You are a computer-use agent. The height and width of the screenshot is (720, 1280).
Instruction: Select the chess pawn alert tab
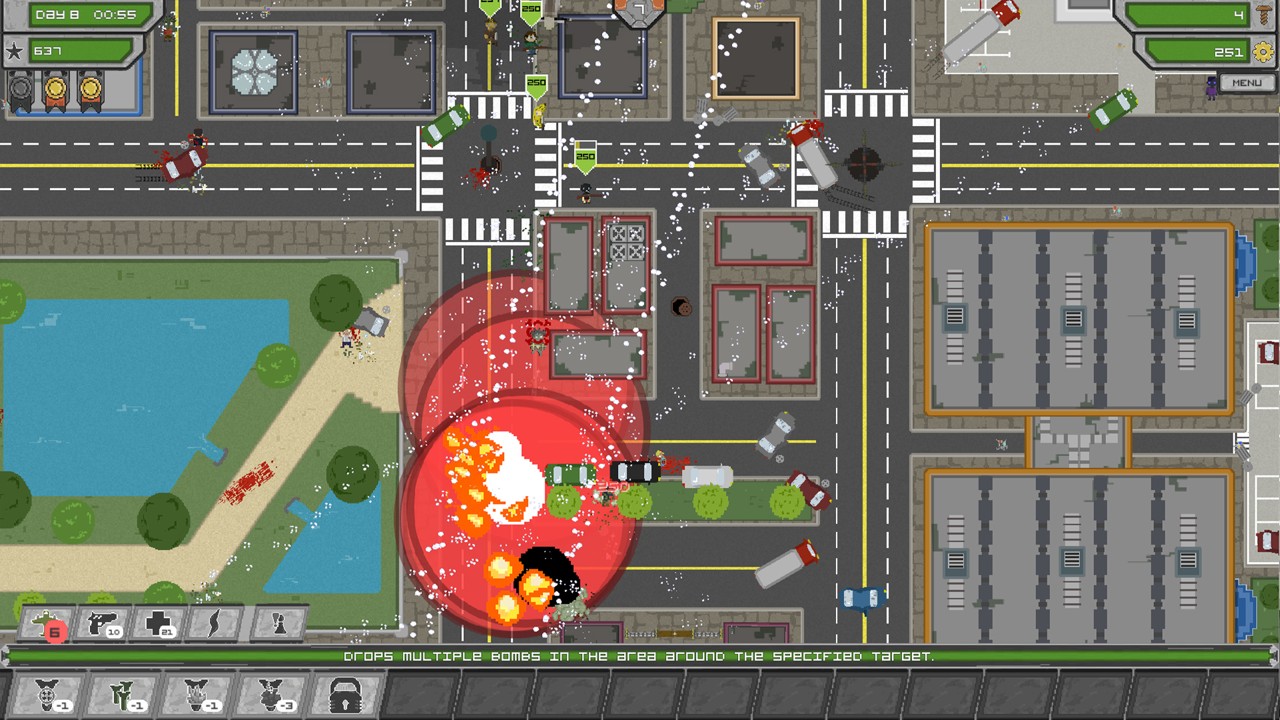(x=278, y=624)
